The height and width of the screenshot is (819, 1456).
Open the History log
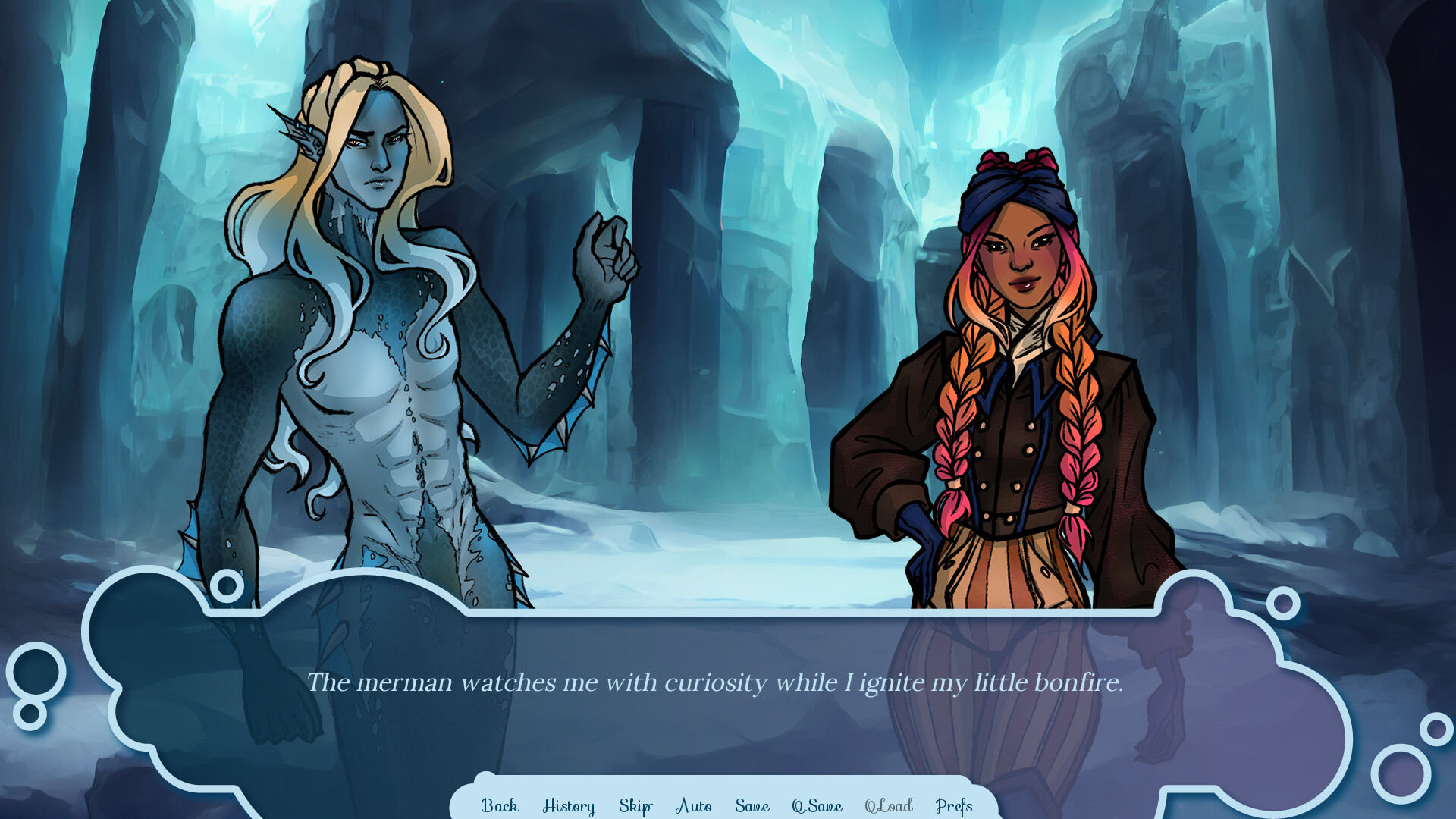pos(569,806)
